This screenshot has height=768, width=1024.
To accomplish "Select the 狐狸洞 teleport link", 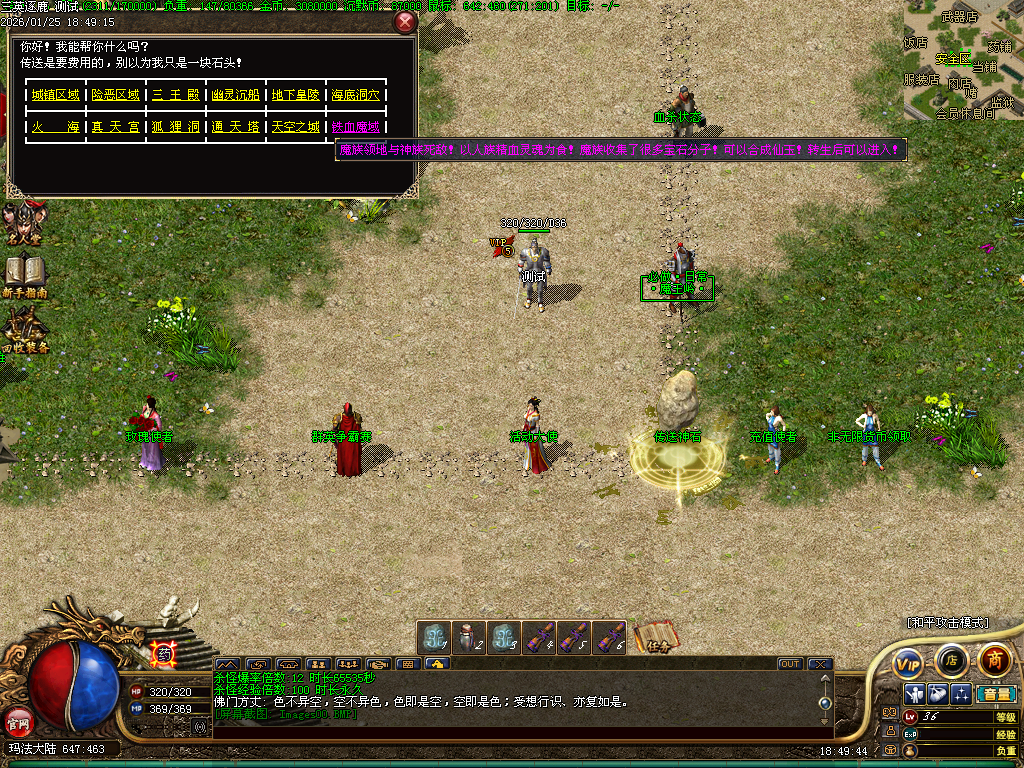I will pyautogui.click(x=176, y=127).
